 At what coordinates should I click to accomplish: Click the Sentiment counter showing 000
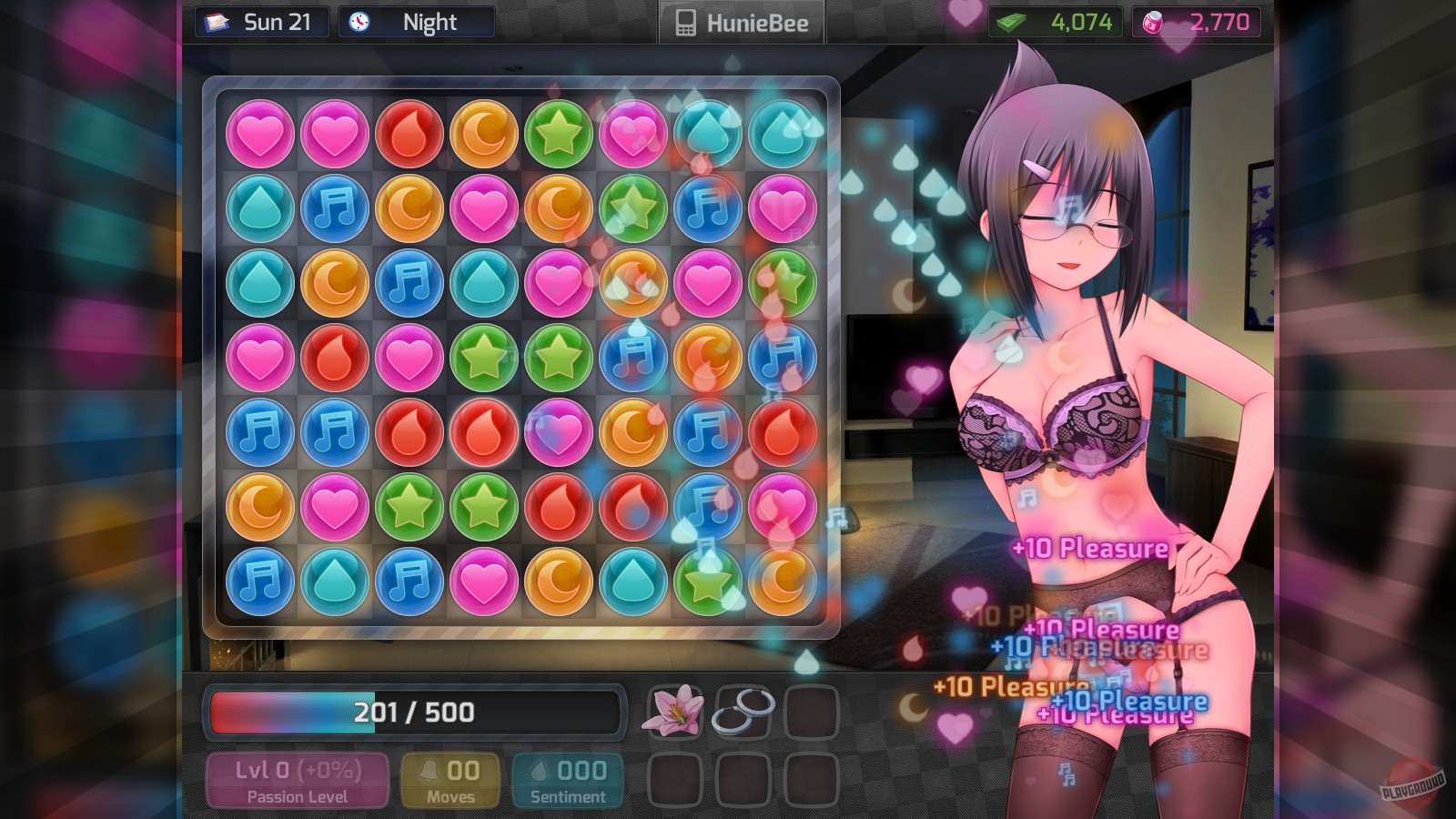(568, 778)
